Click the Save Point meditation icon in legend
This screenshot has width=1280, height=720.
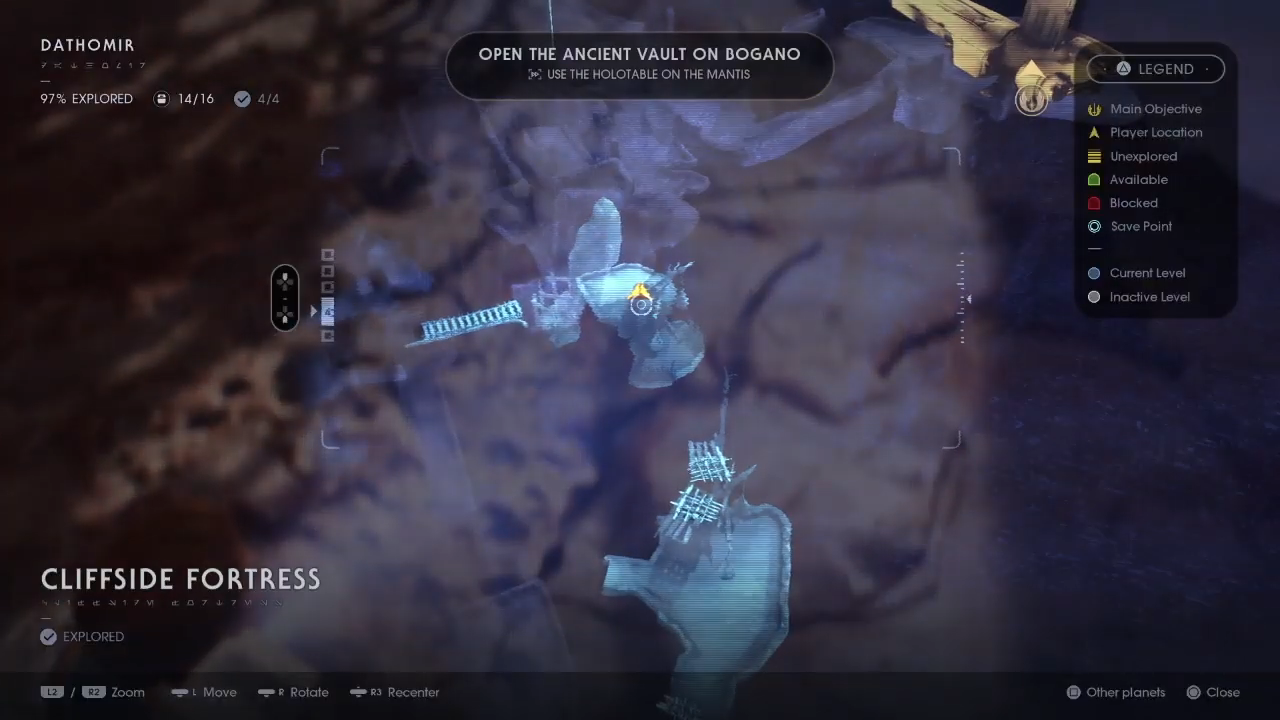coord(1094,226)
